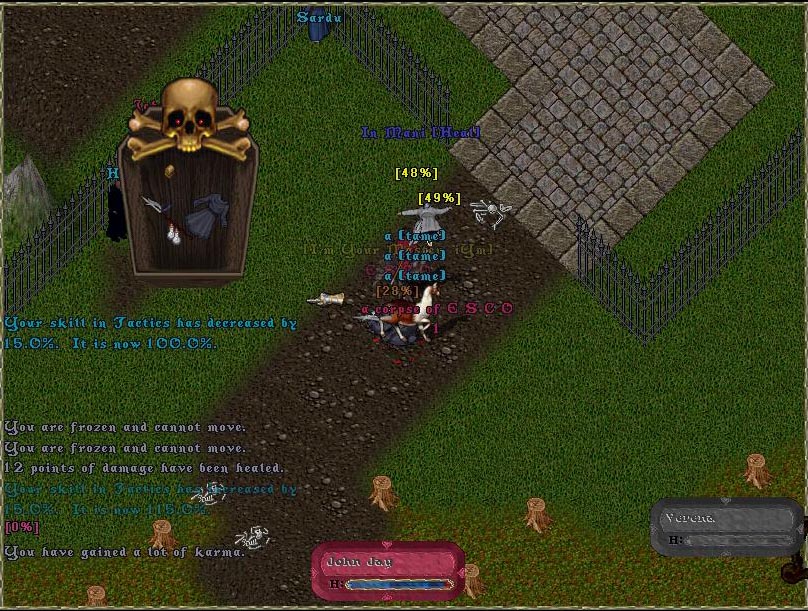The height and width of the screenshot is (611, 808).
Task: Select the grey Verena status bar
Action: [726, 527]
